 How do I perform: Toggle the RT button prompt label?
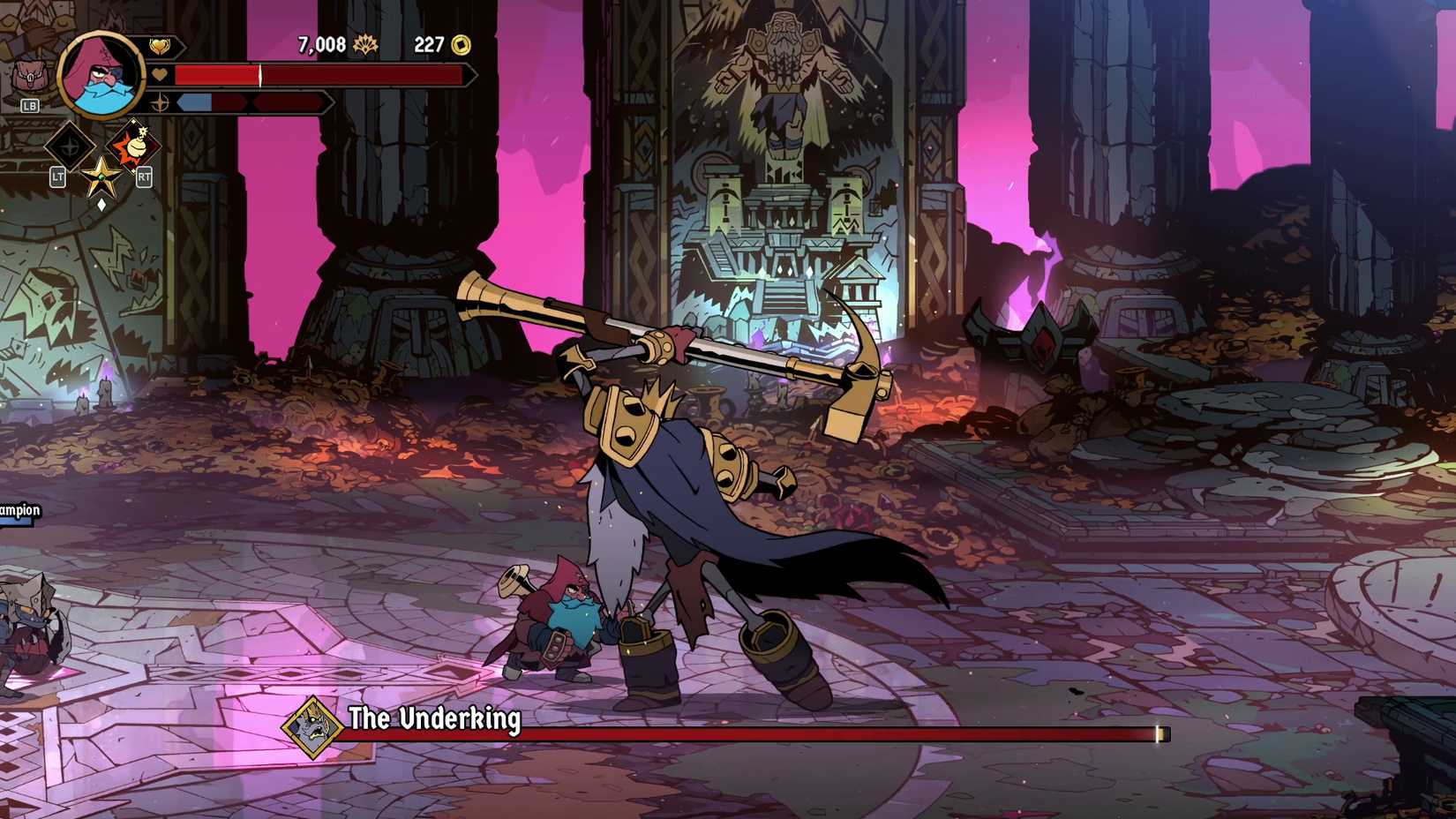click(x=145, y=177)
